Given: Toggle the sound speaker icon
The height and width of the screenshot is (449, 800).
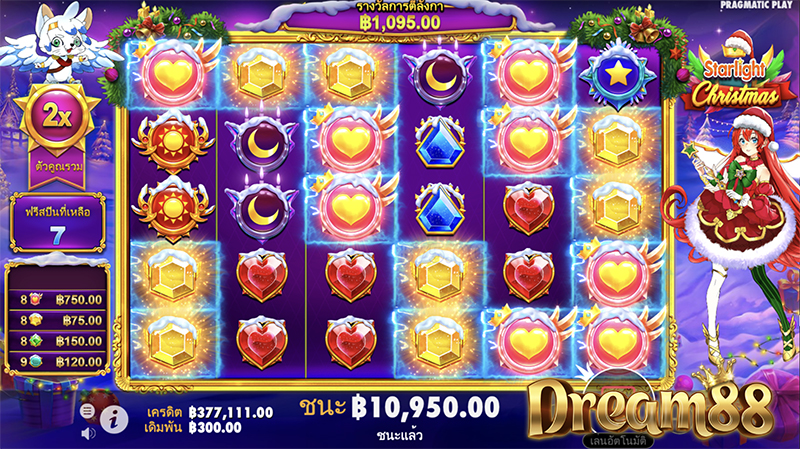Looking at the screenshot, I should coord(87,433).
